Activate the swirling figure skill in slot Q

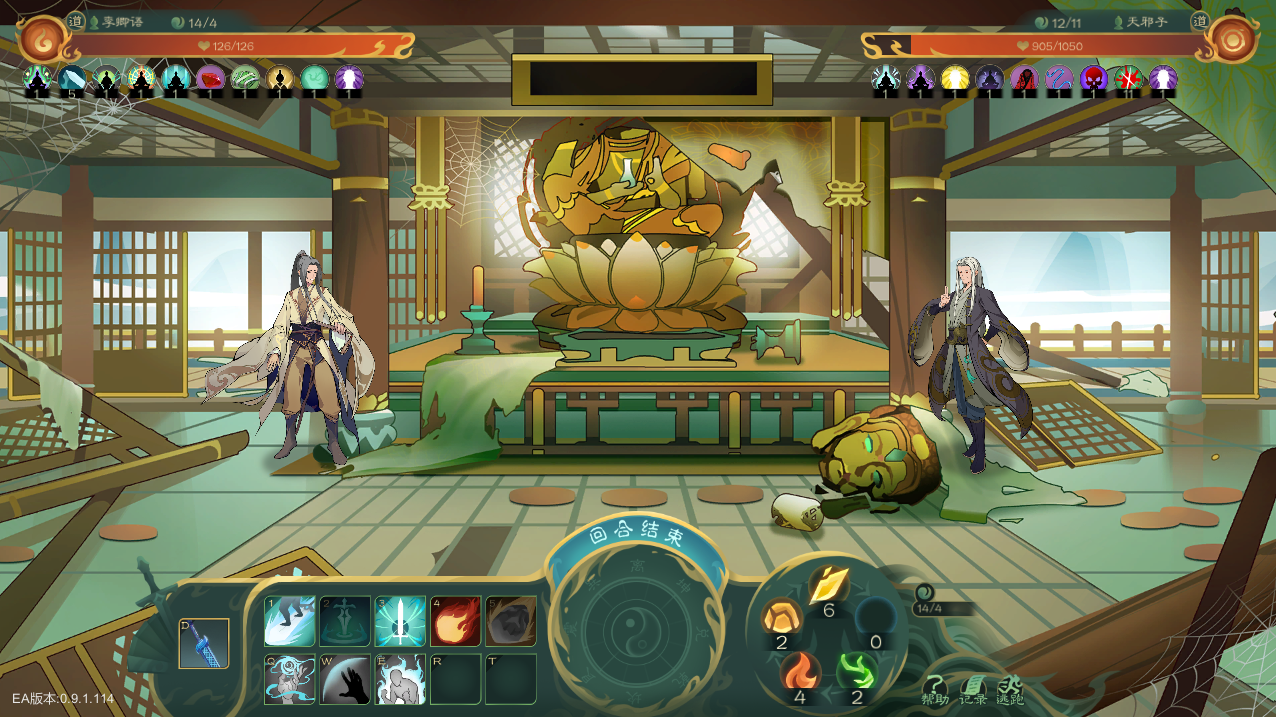pyautogui.click(x=290, y=679)
